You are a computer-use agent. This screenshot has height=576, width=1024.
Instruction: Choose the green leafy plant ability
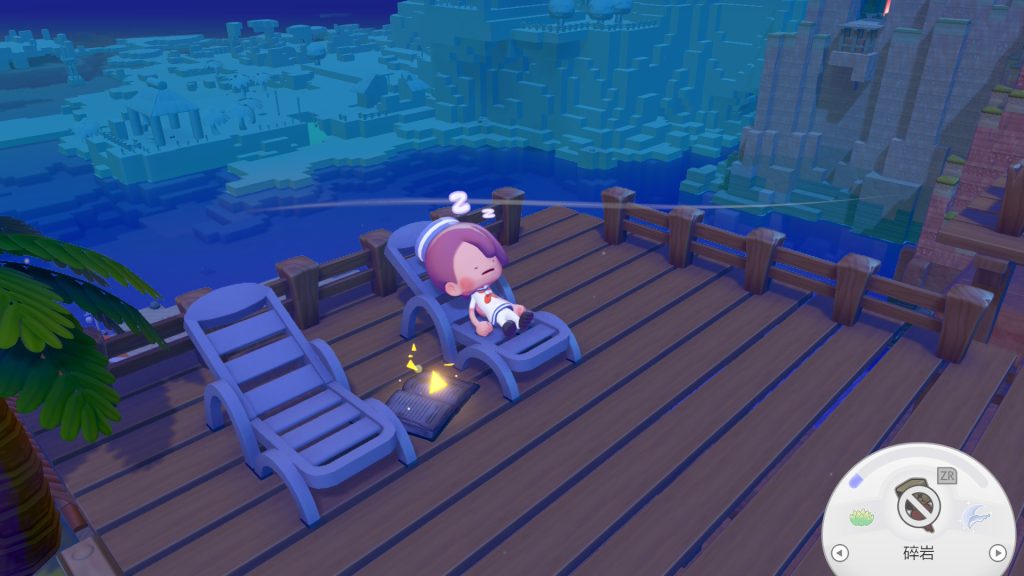coord(861,517)
